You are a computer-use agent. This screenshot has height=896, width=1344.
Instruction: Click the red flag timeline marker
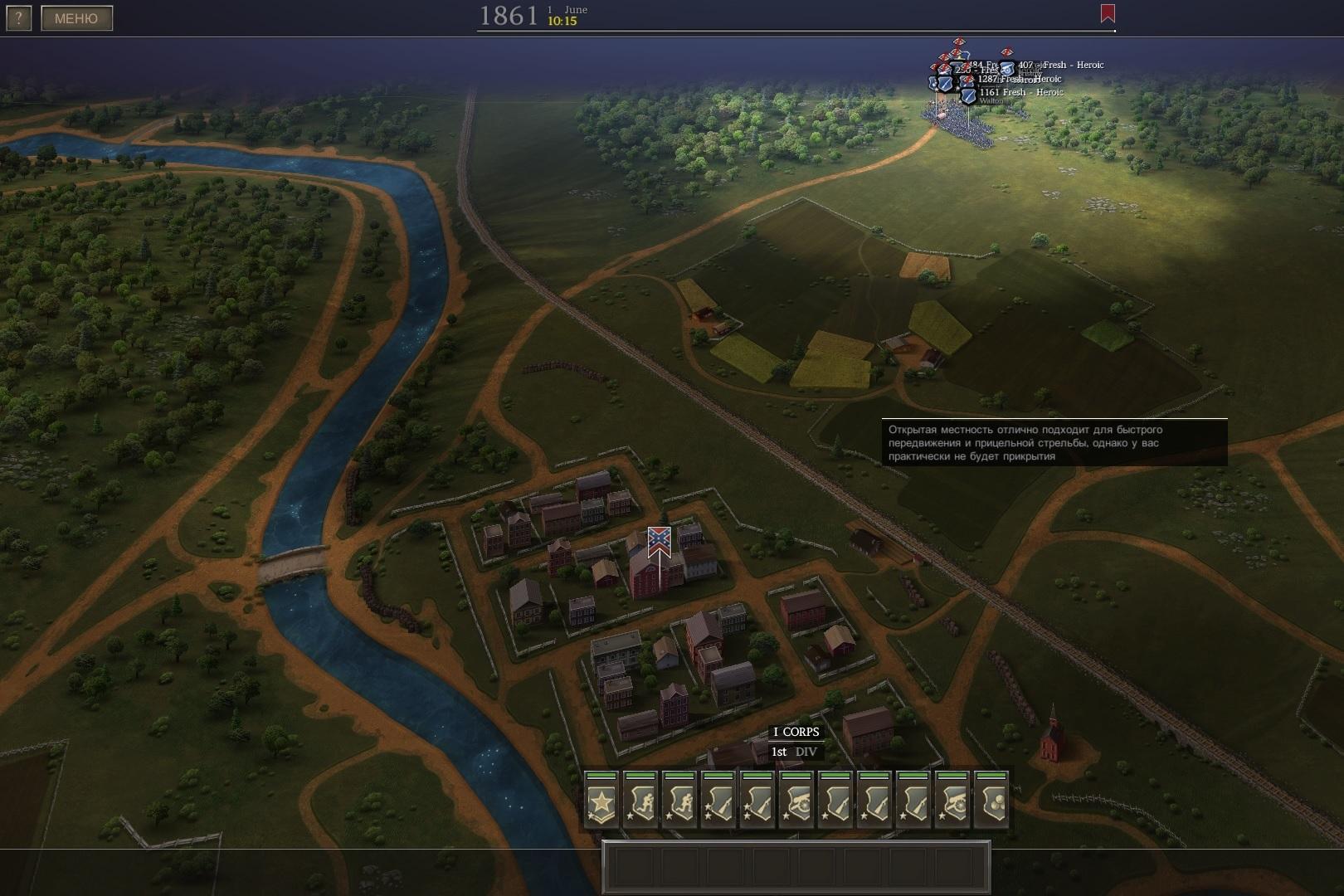1107,13
